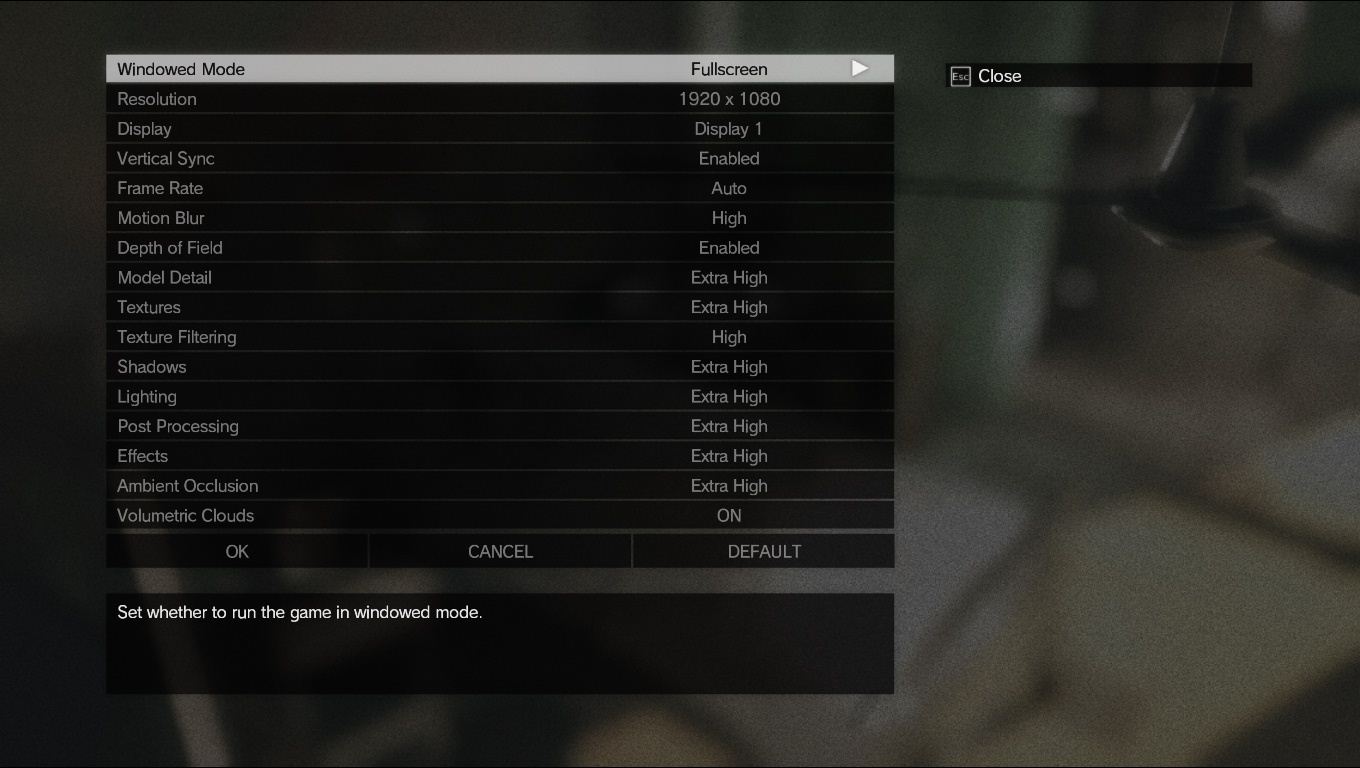
Task: Select the Textures quality row
Action: click(x=500, y=307)
